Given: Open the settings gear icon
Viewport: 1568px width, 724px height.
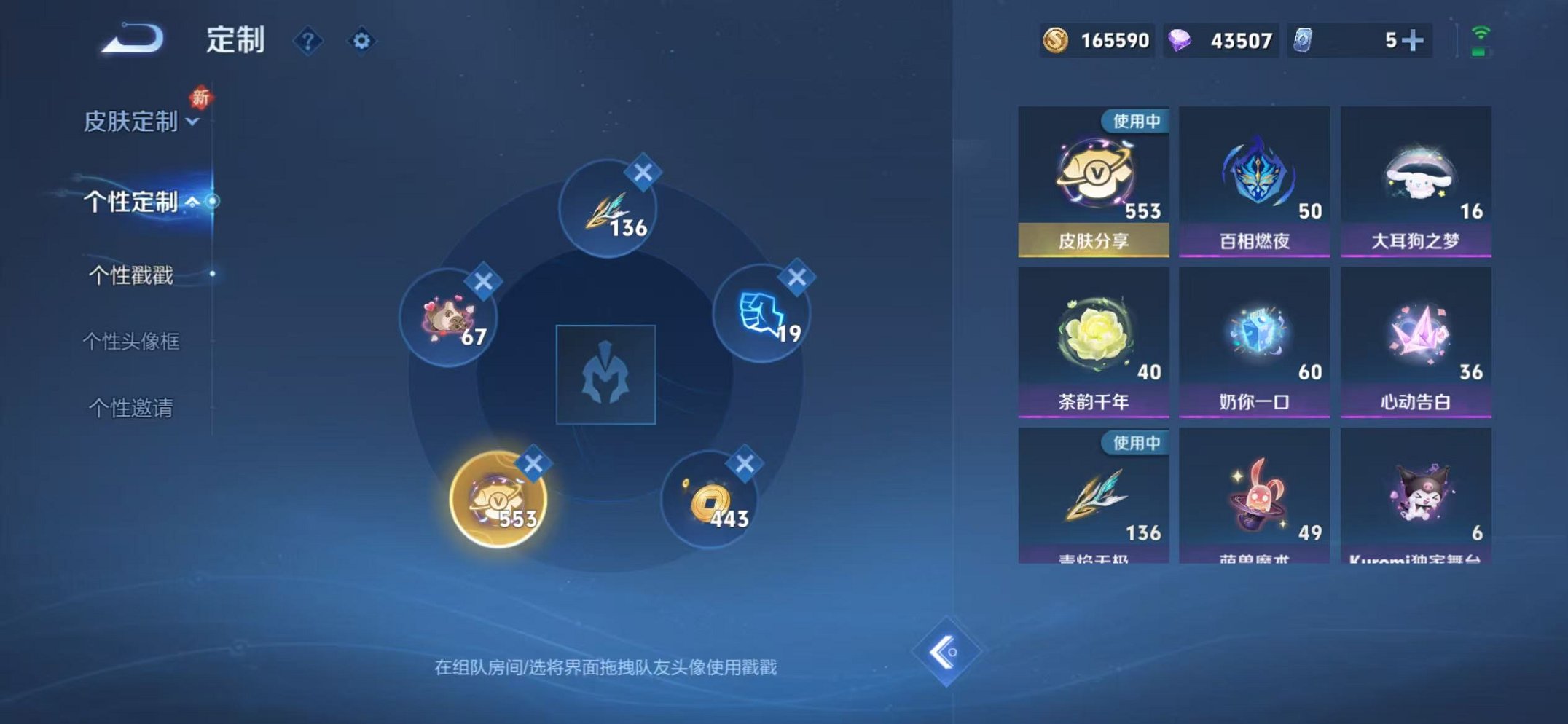Looking at the screenshot, I should point(361,41).
